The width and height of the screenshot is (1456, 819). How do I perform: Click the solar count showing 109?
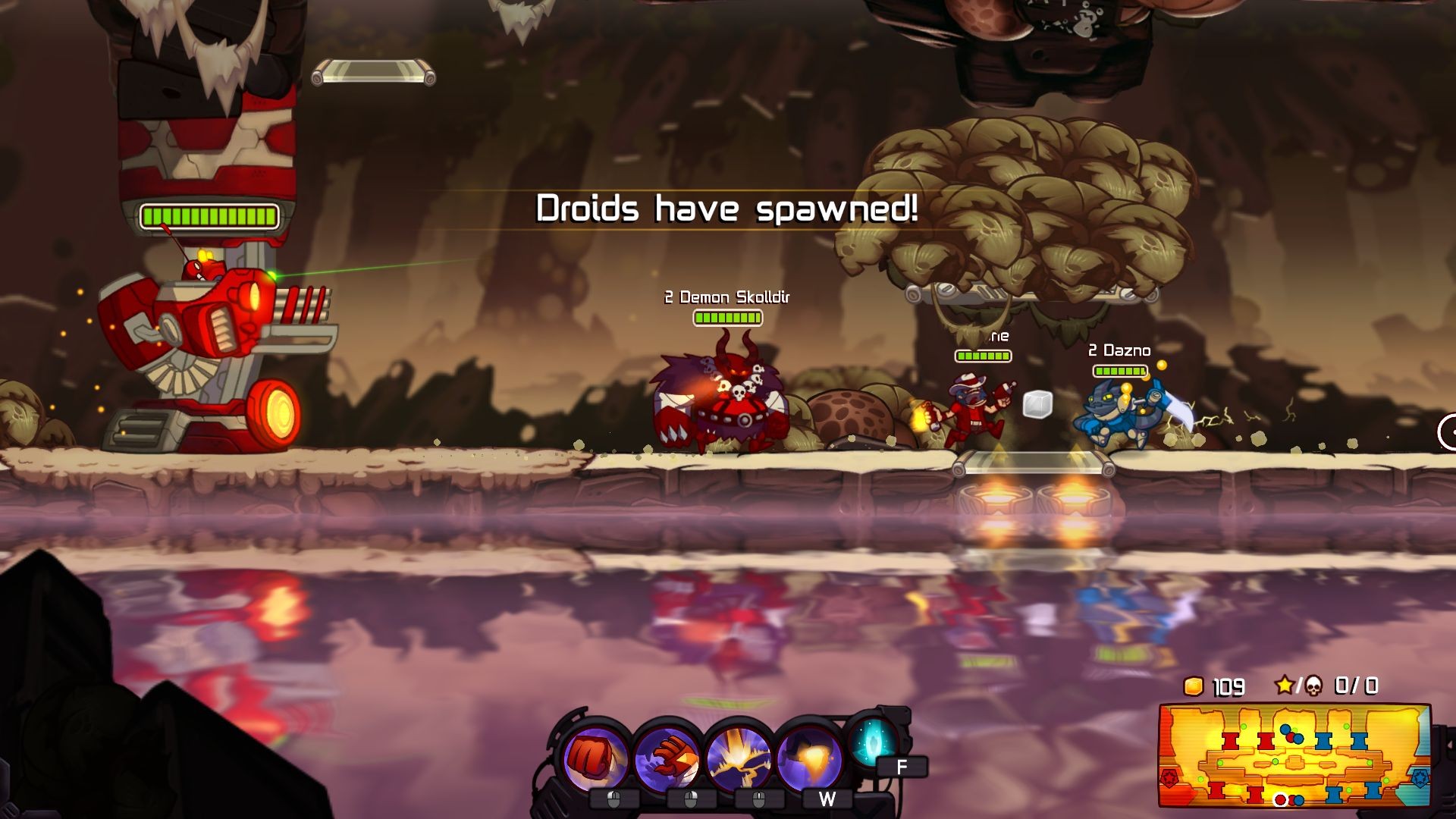click(1228, 686)
